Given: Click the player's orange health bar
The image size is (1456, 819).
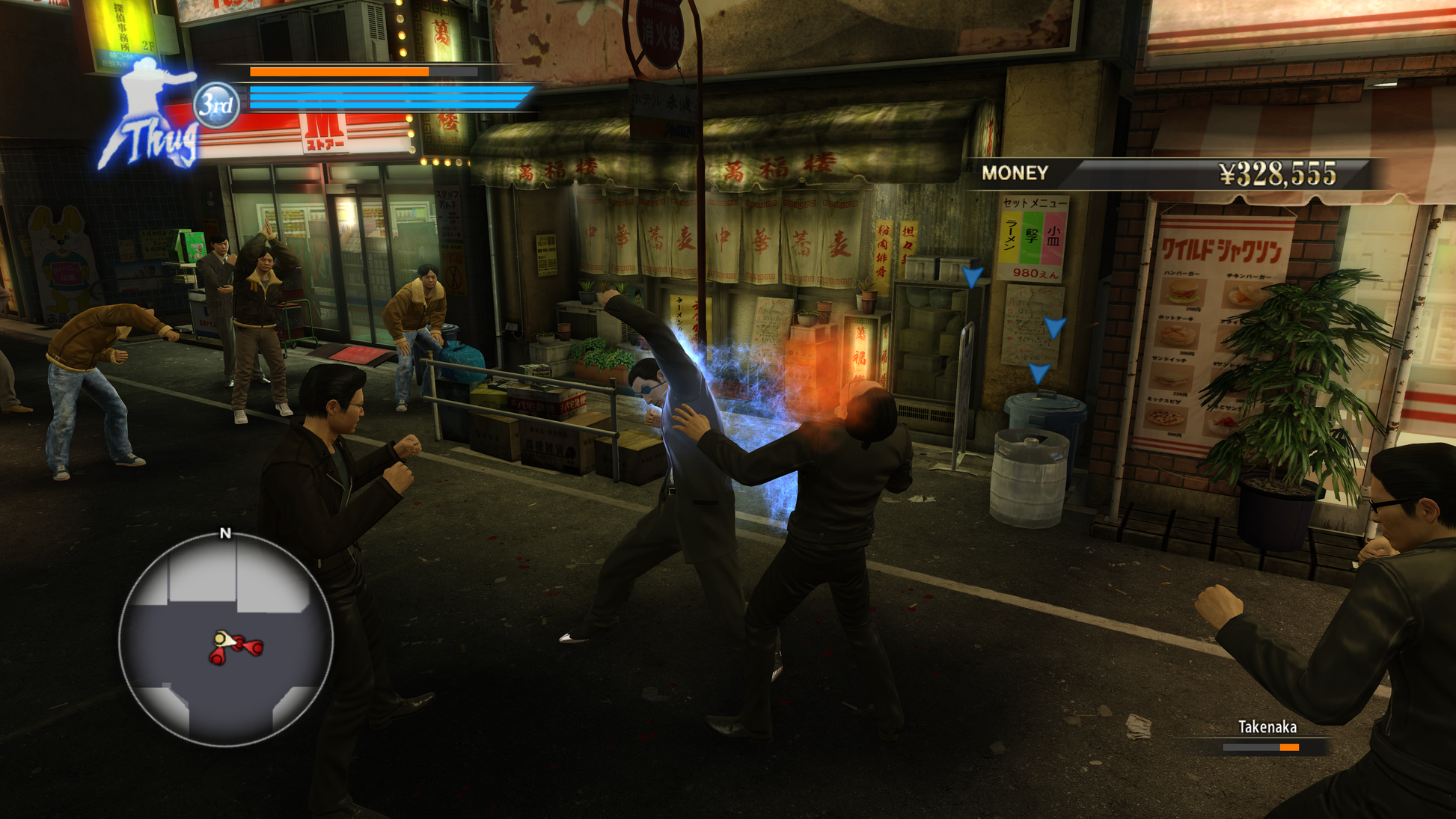Looking at the screenshot, I should coord(337,73).
